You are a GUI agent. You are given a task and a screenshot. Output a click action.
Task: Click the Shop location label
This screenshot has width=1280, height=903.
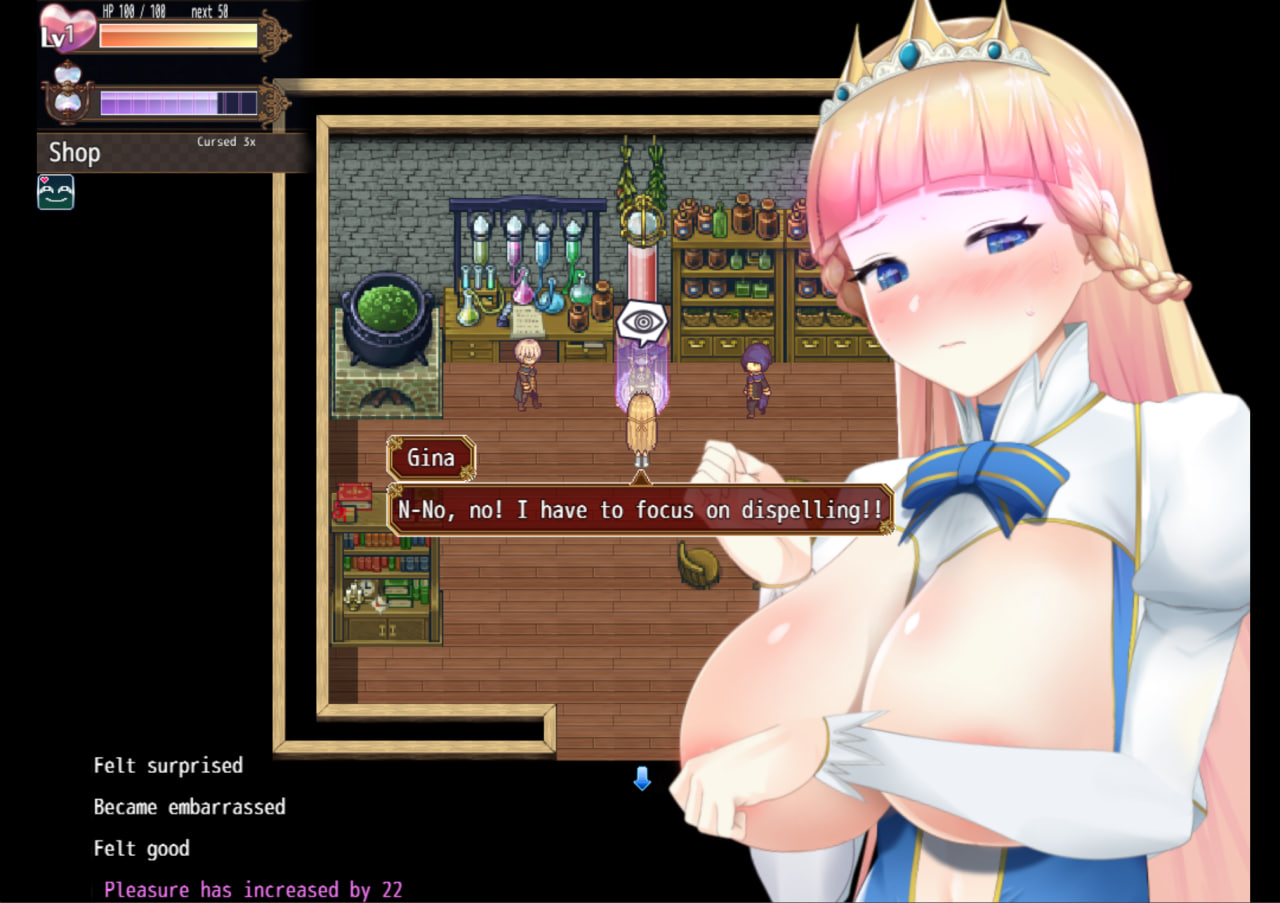click(73, 152)
